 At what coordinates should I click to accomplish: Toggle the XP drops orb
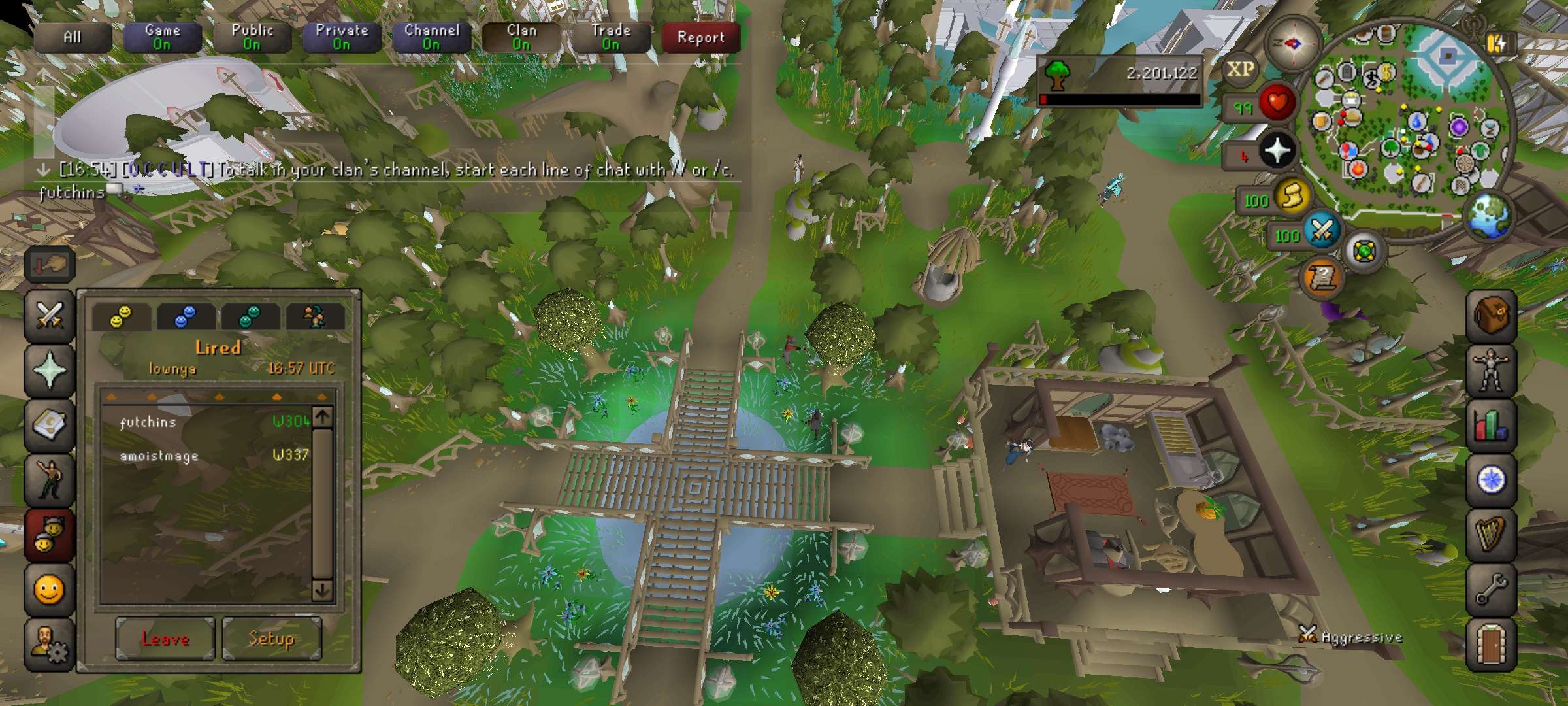[x=1239, y=70]
